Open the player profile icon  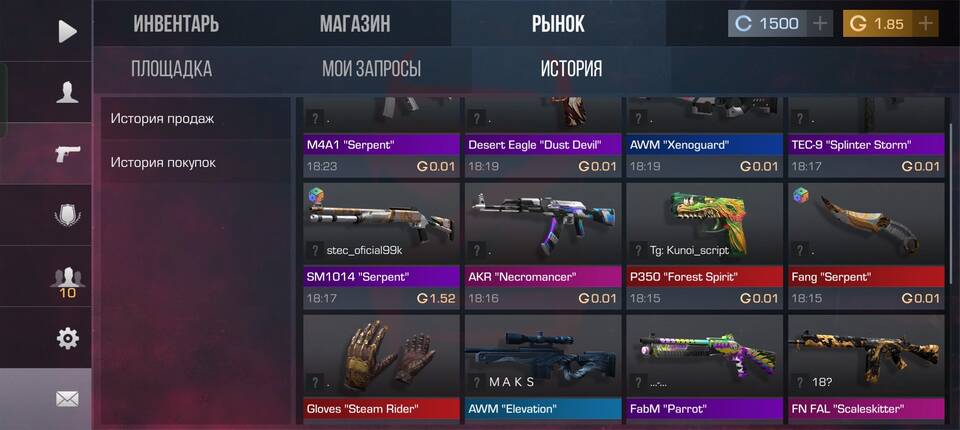point(66,93)
